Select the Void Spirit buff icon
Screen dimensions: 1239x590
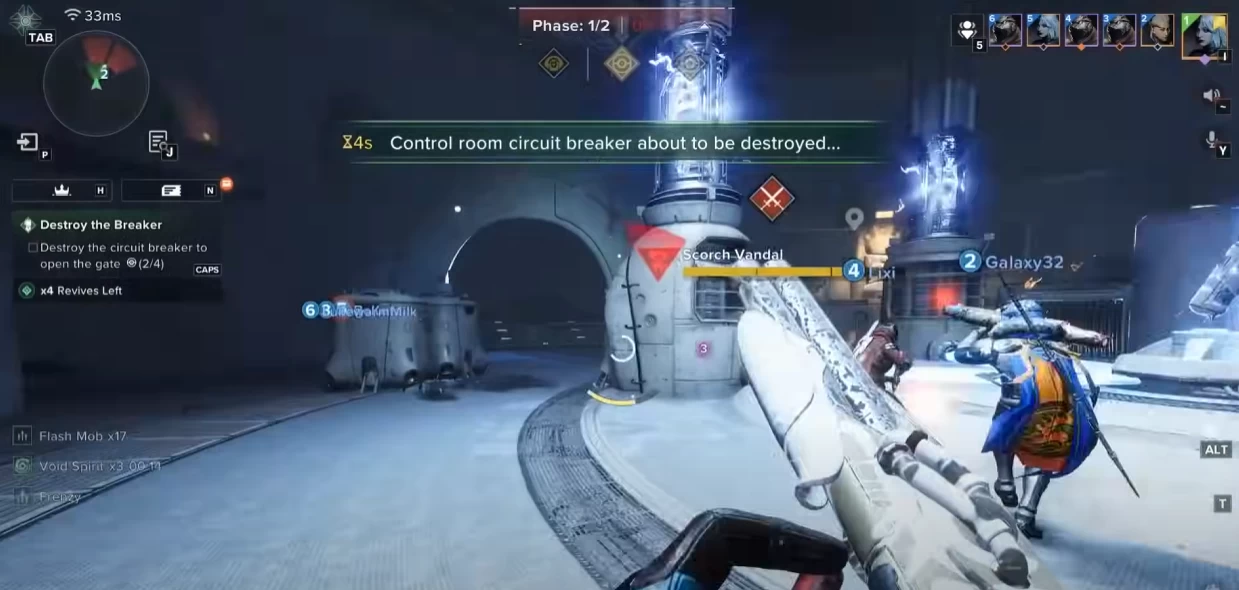click(23, 466)
